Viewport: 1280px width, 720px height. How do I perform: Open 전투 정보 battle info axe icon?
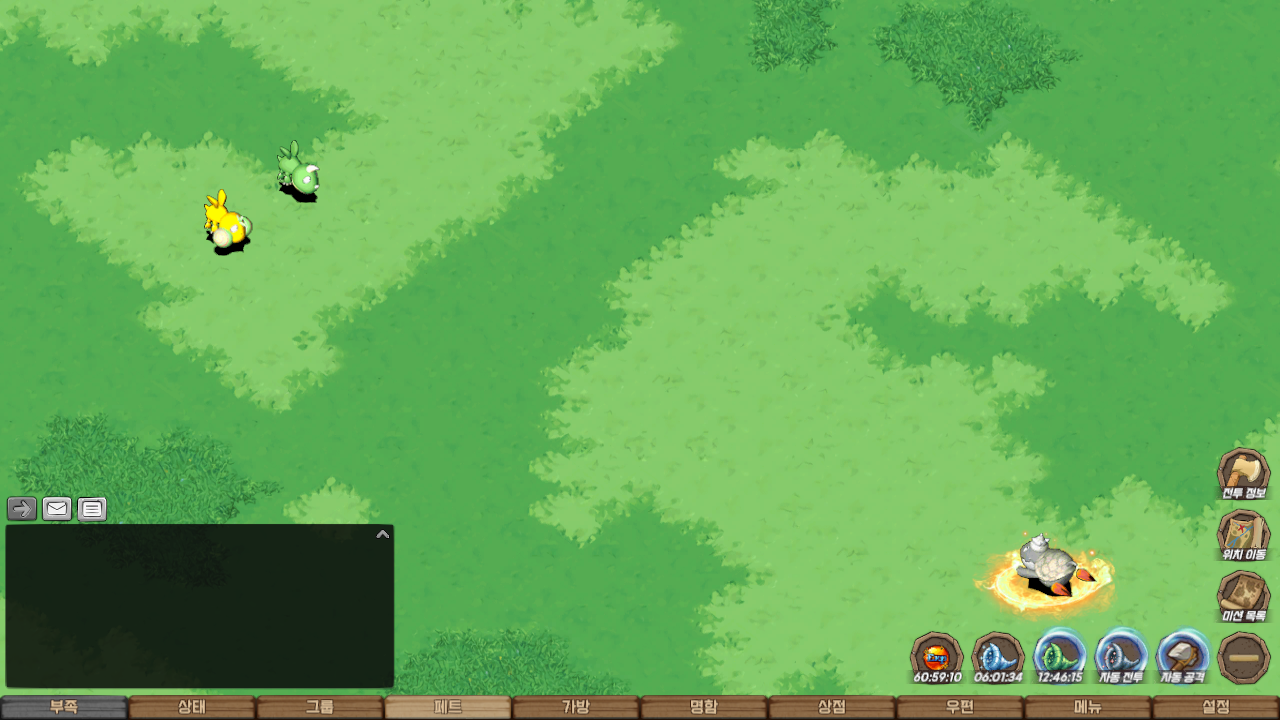pyautogui.click(x=1243, y=473)
